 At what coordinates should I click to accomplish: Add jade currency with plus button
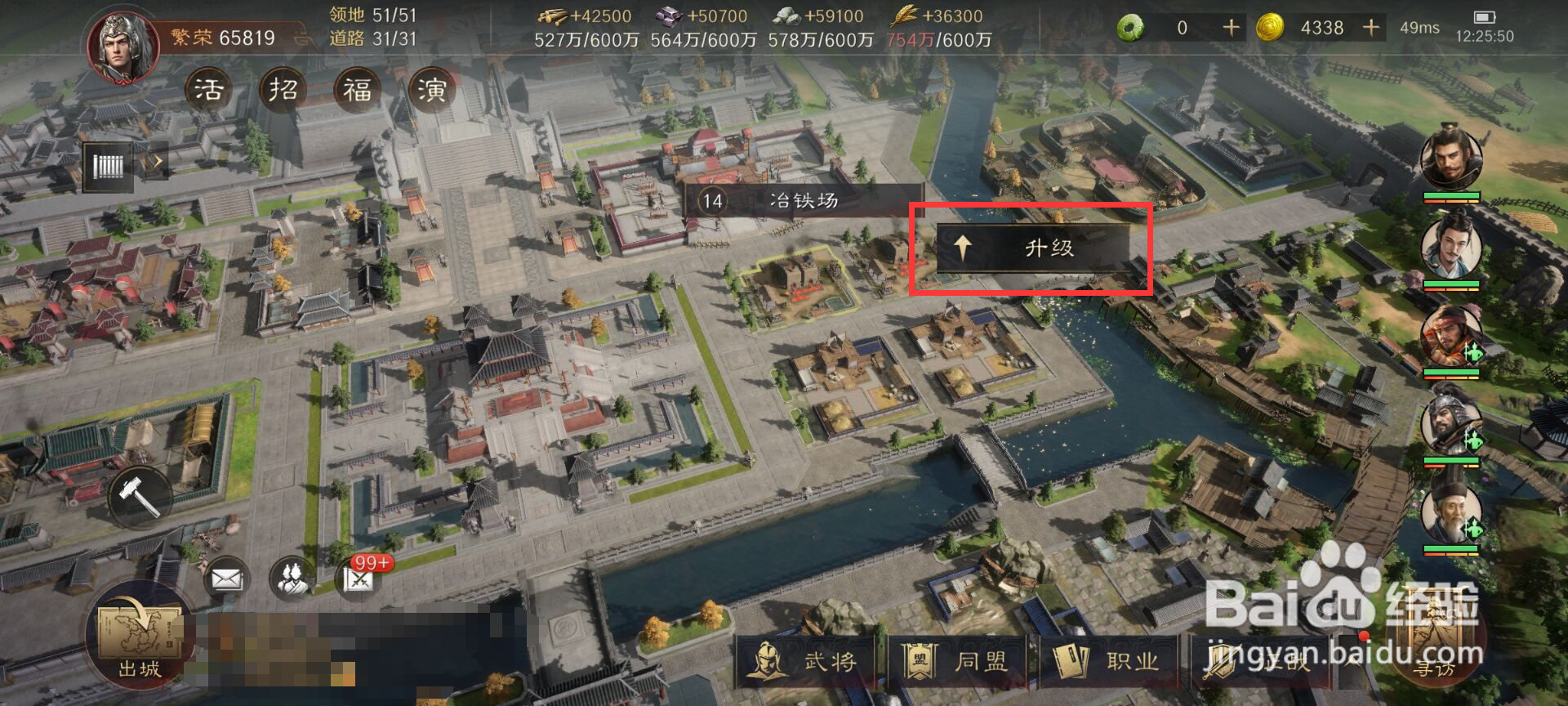point(1230,28)
